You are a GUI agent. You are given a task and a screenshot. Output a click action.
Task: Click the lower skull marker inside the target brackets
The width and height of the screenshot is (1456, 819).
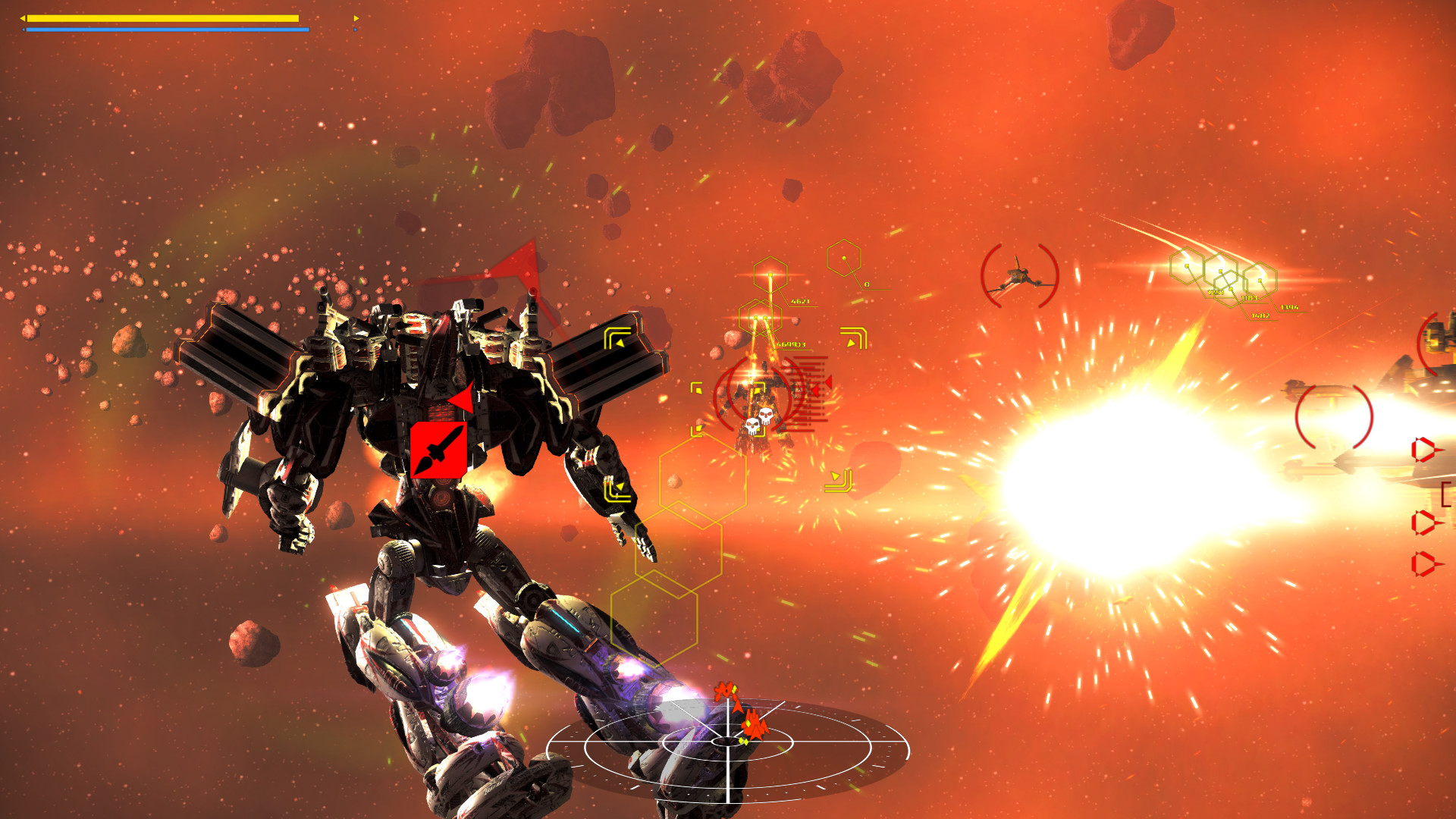point(753,427)
